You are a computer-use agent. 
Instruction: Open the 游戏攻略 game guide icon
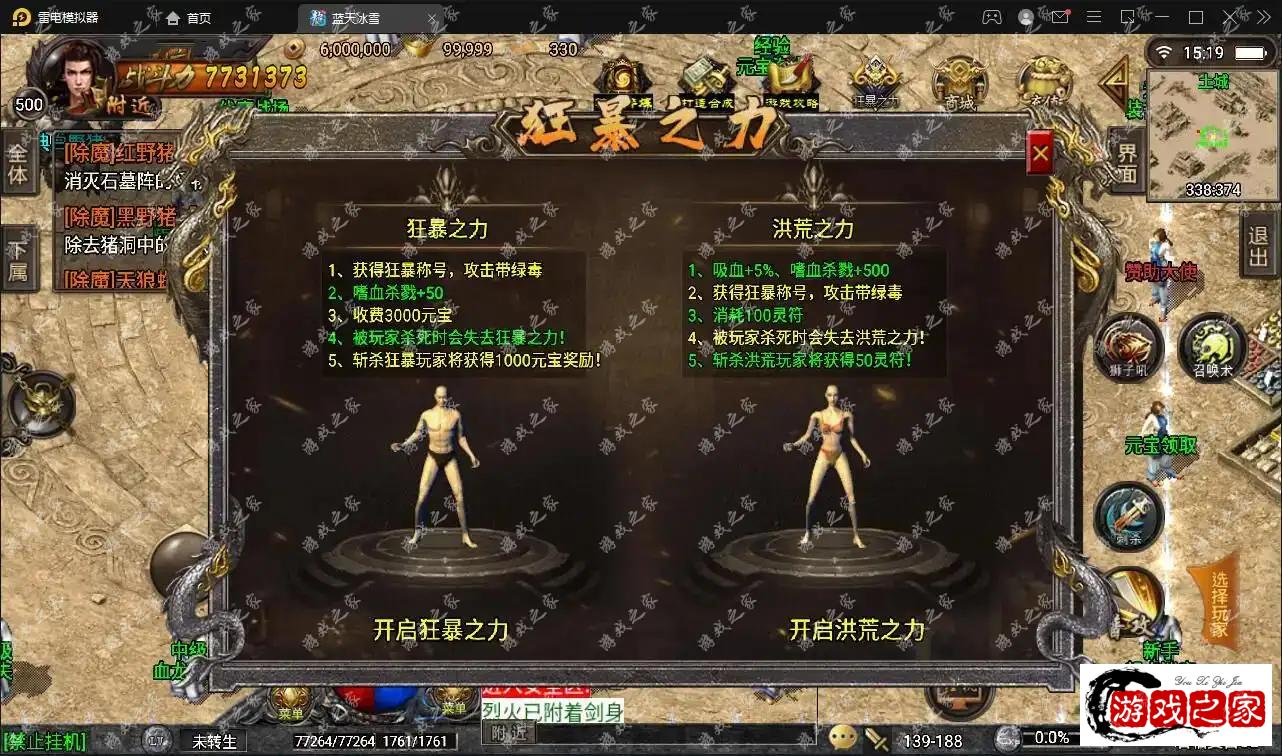[790, 75]
